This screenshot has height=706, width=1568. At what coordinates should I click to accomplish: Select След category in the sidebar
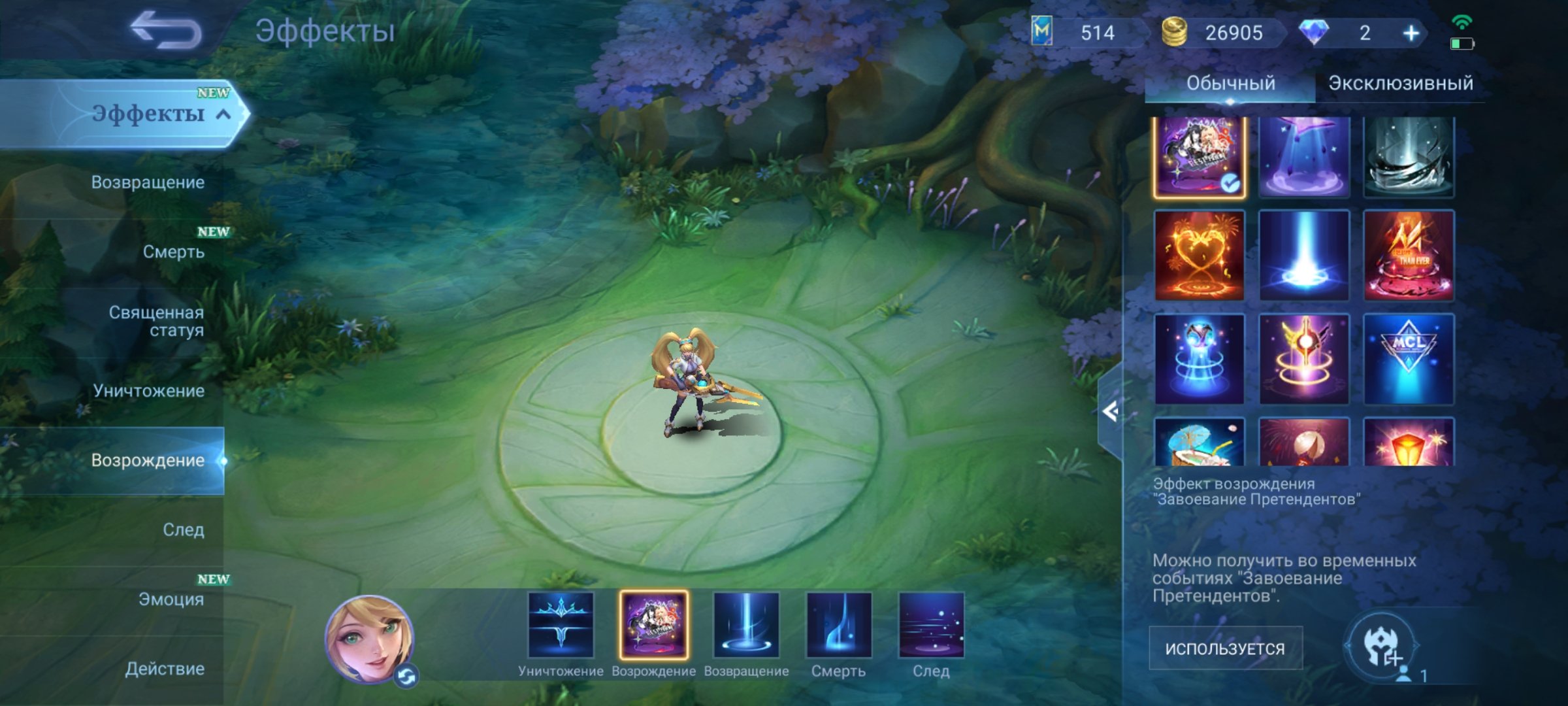pos(185,529)
